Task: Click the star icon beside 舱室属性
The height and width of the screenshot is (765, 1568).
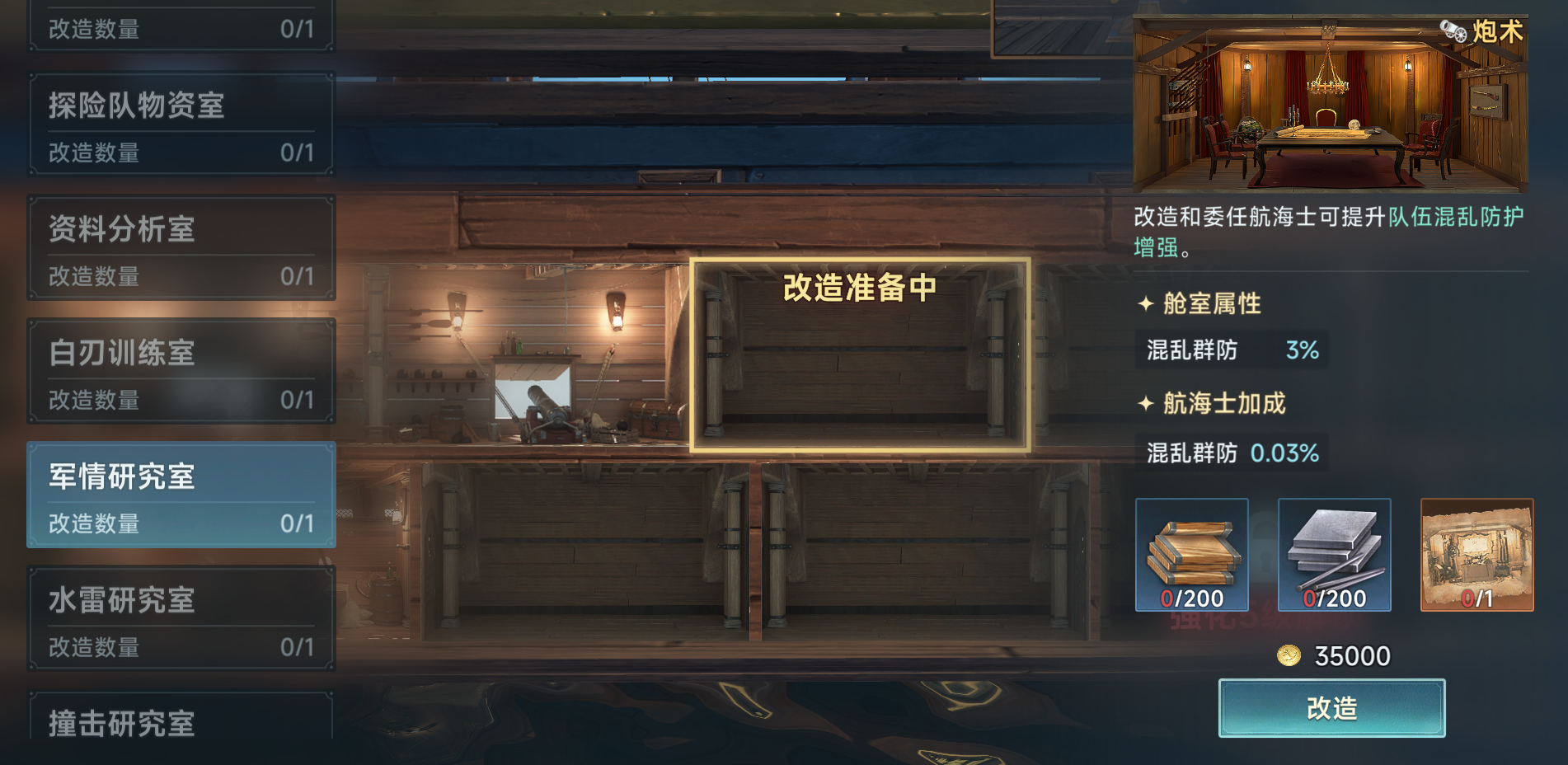Action: pos(1146,304)
